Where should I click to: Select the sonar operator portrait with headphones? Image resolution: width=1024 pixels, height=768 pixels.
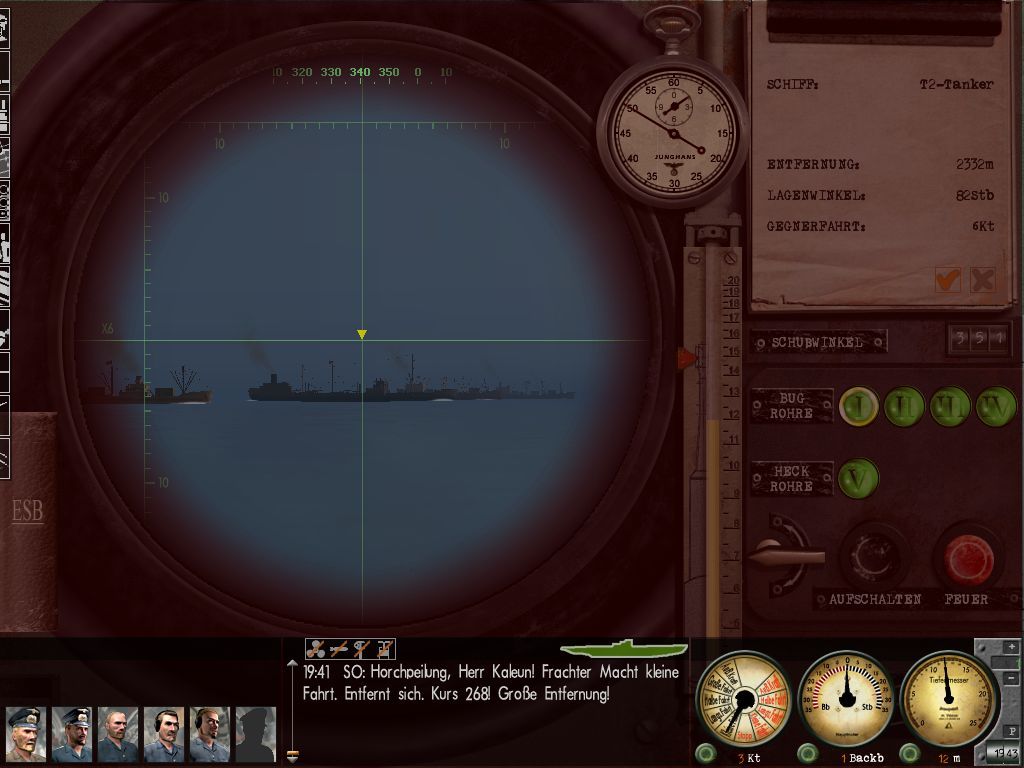click(164, 735)
